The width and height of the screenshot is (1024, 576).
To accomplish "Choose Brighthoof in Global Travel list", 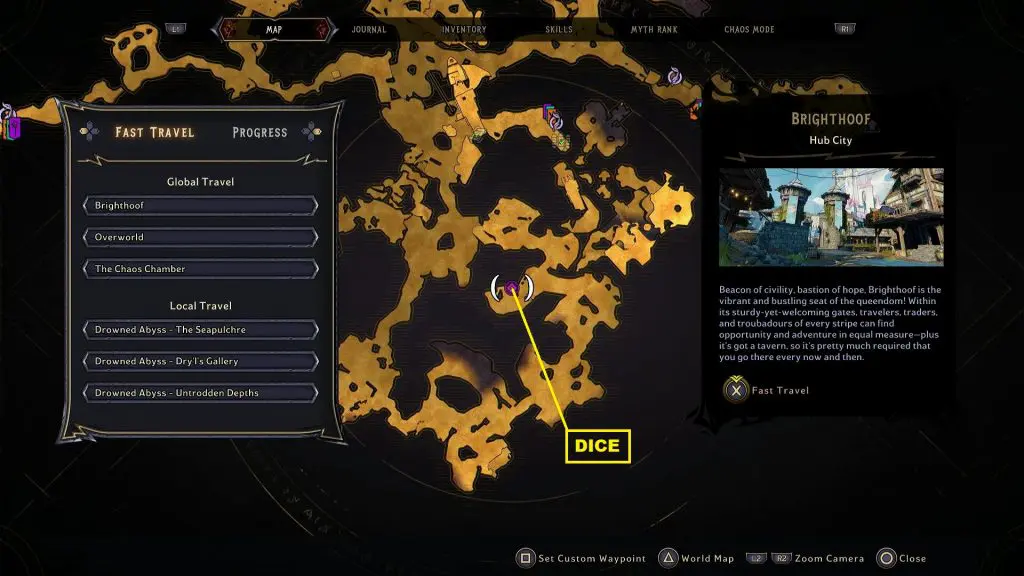I will [x=201, y=206].
